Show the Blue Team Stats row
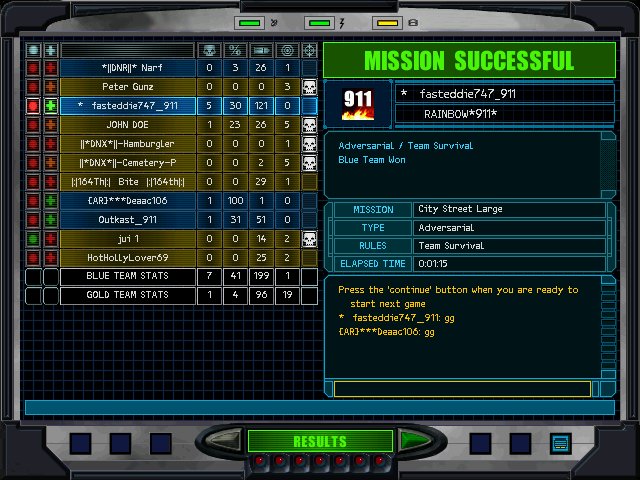Image resolution: width=640 pixels, height=480 pixels. [x=127, y=276]
